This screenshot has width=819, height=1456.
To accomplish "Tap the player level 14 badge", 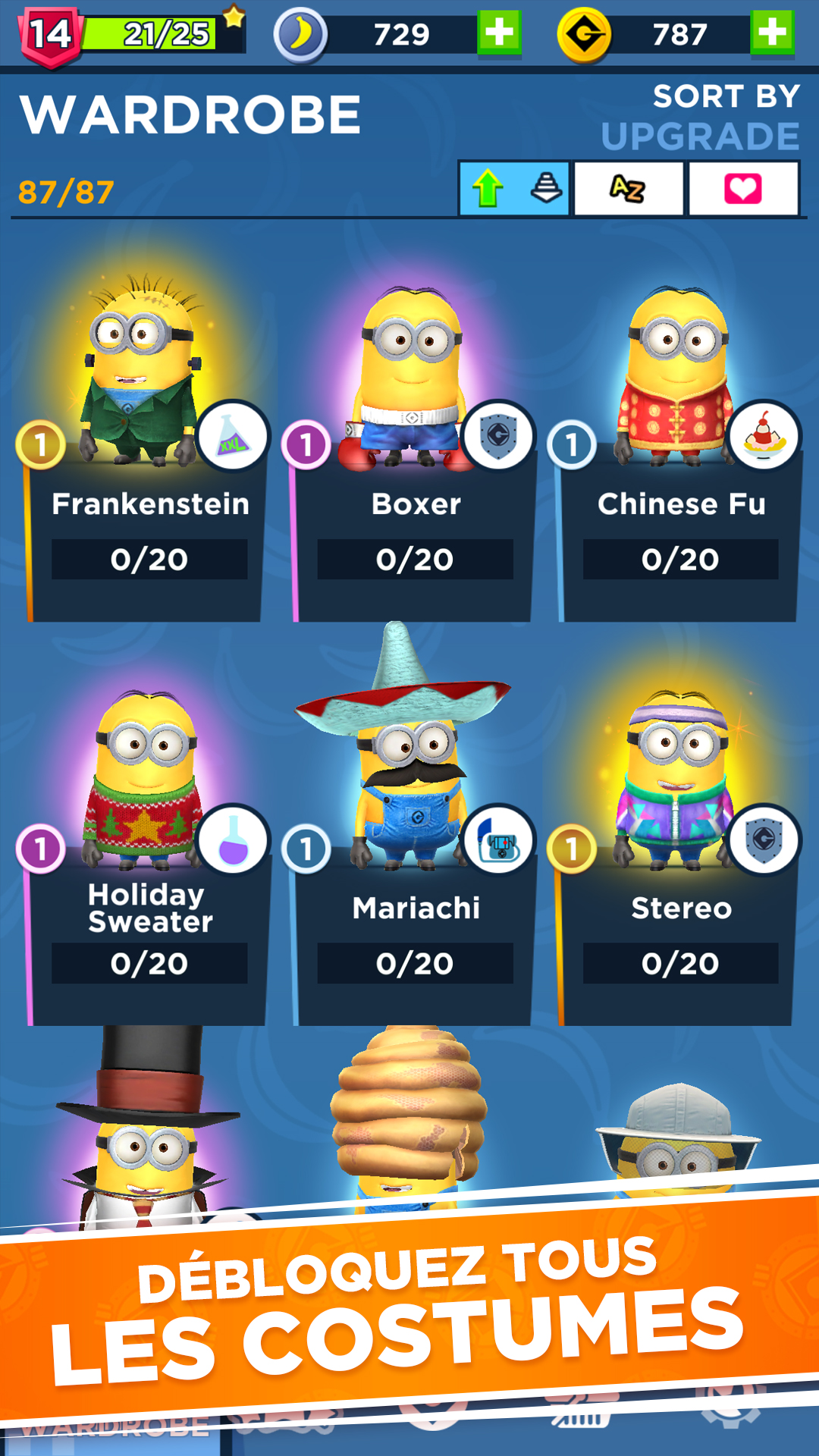I will [50, 35].
